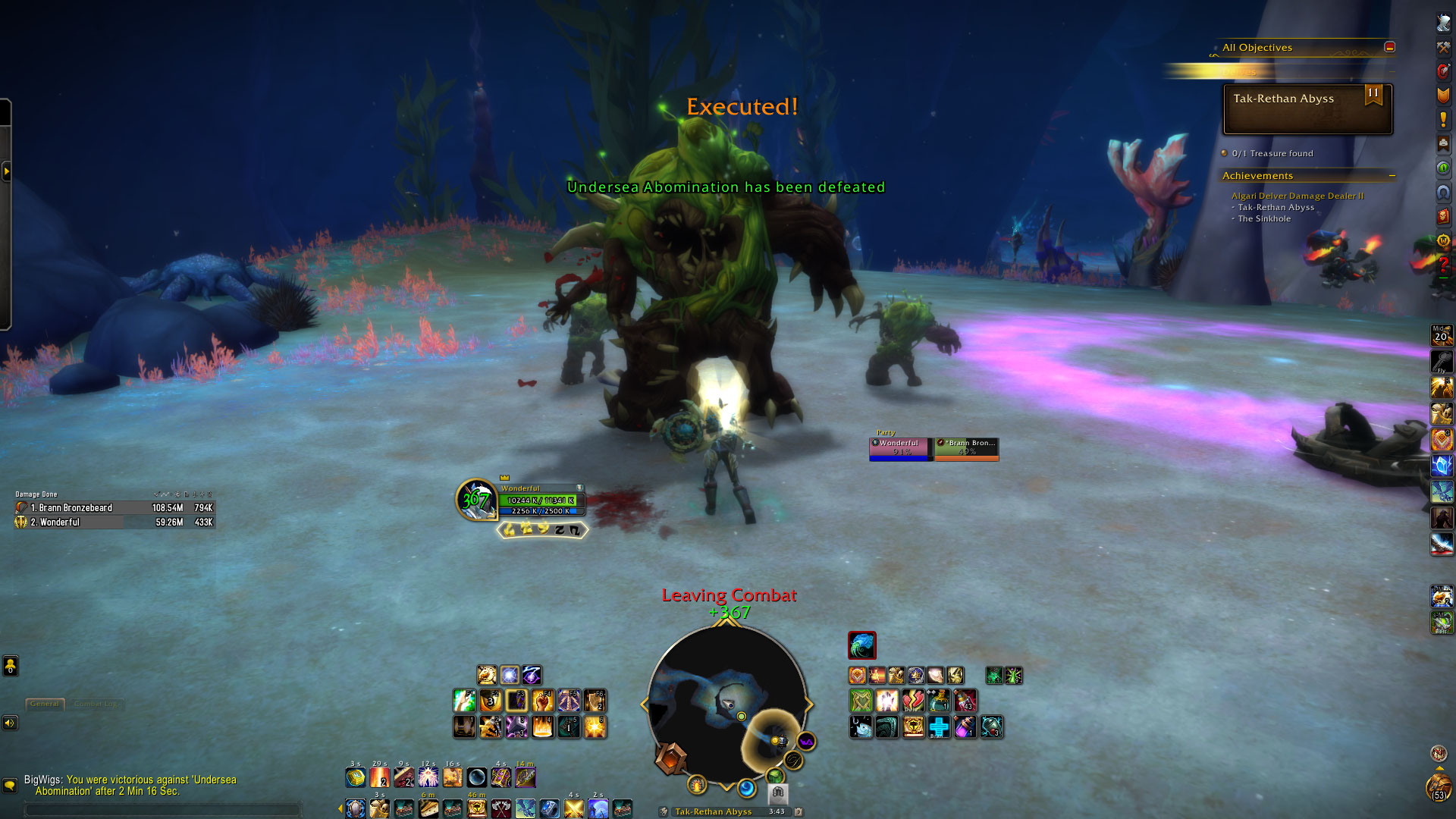
Task: Open the character info micro button
Action: [1442, 23]
